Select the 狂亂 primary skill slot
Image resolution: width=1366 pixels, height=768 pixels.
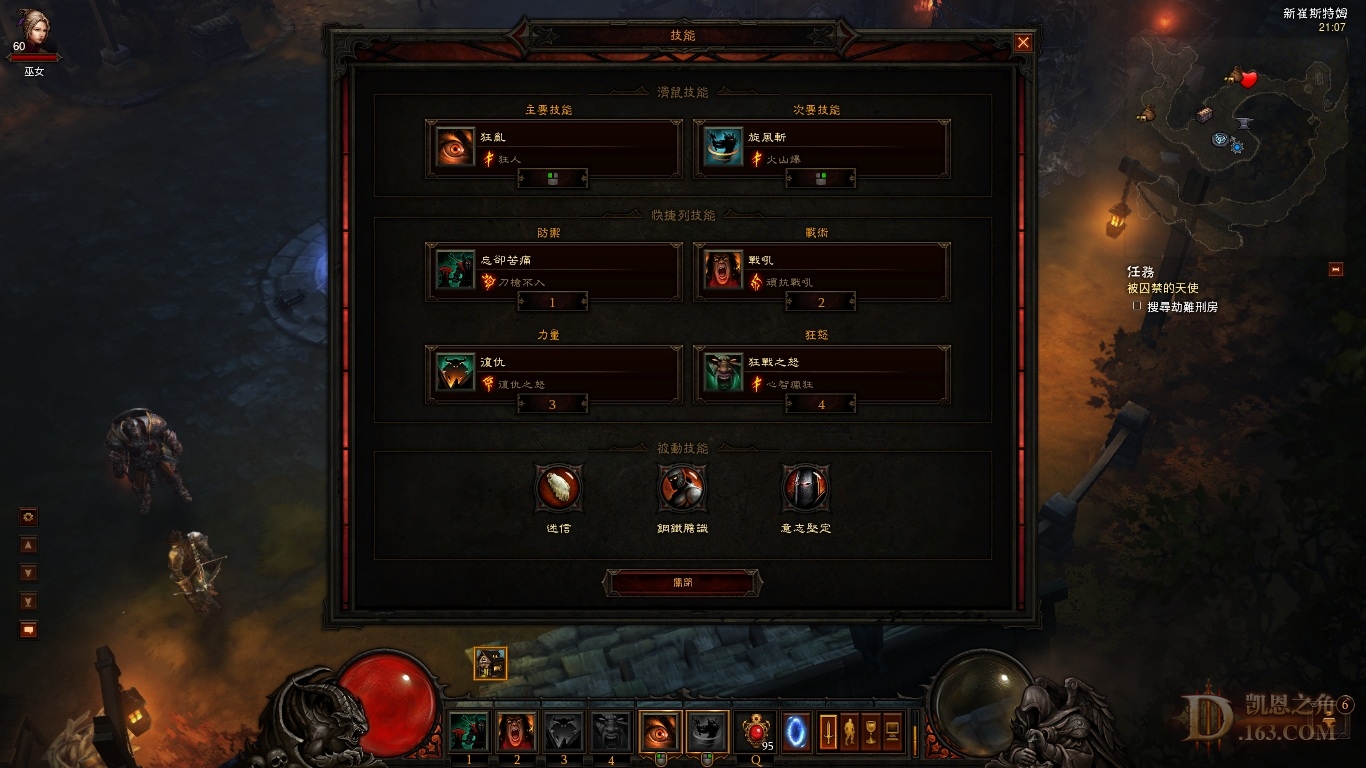553,147
